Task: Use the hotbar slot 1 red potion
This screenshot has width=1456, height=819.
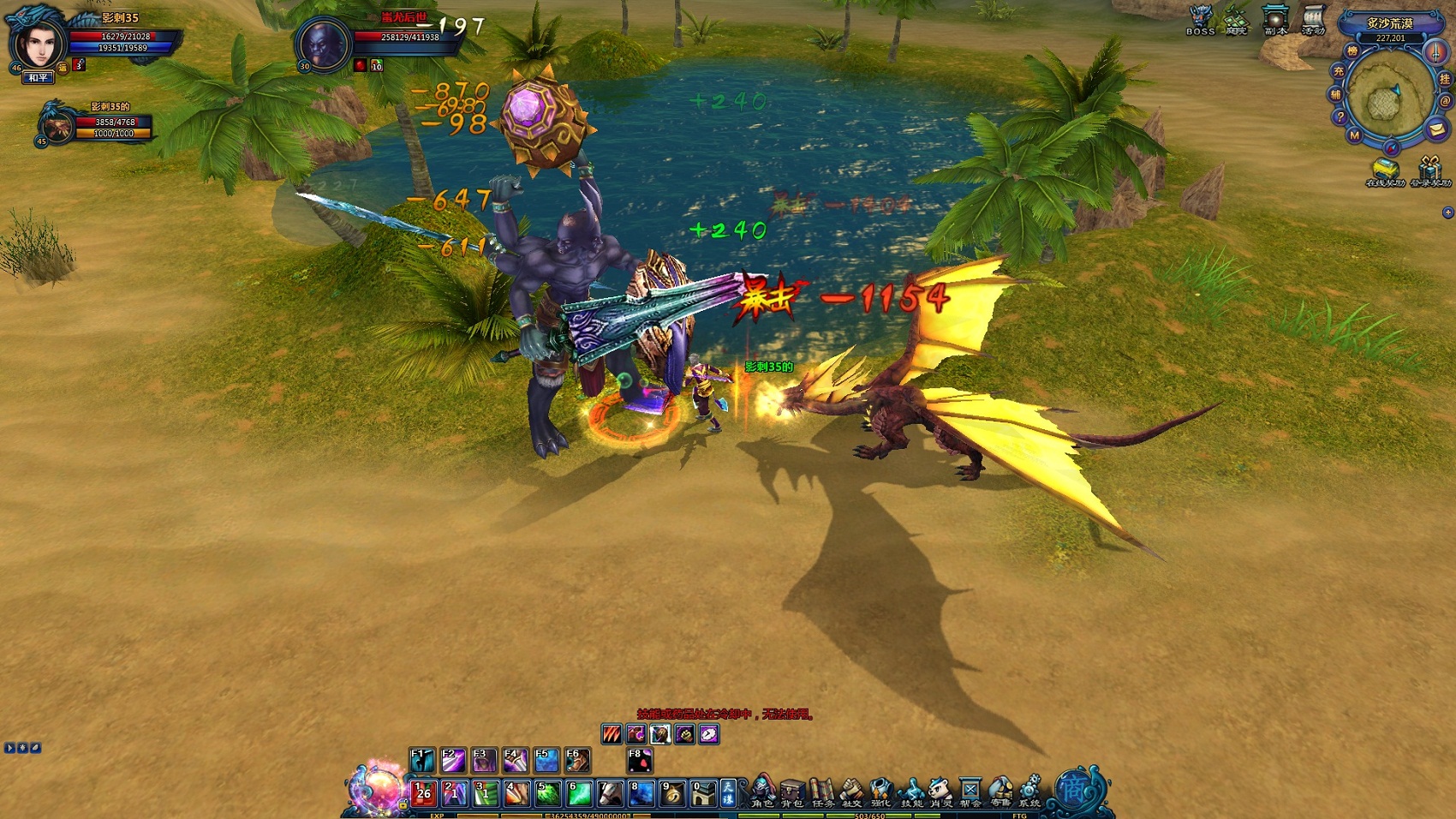Action: click(x=423, y=792)
